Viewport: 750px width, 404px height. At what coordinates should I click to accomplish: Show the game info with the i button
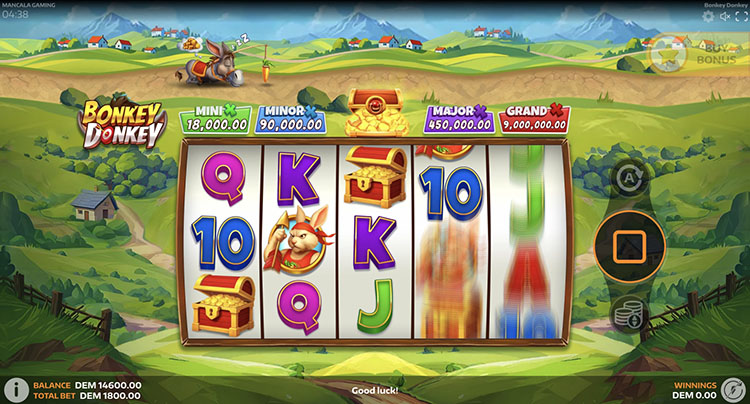click(17, 390)
